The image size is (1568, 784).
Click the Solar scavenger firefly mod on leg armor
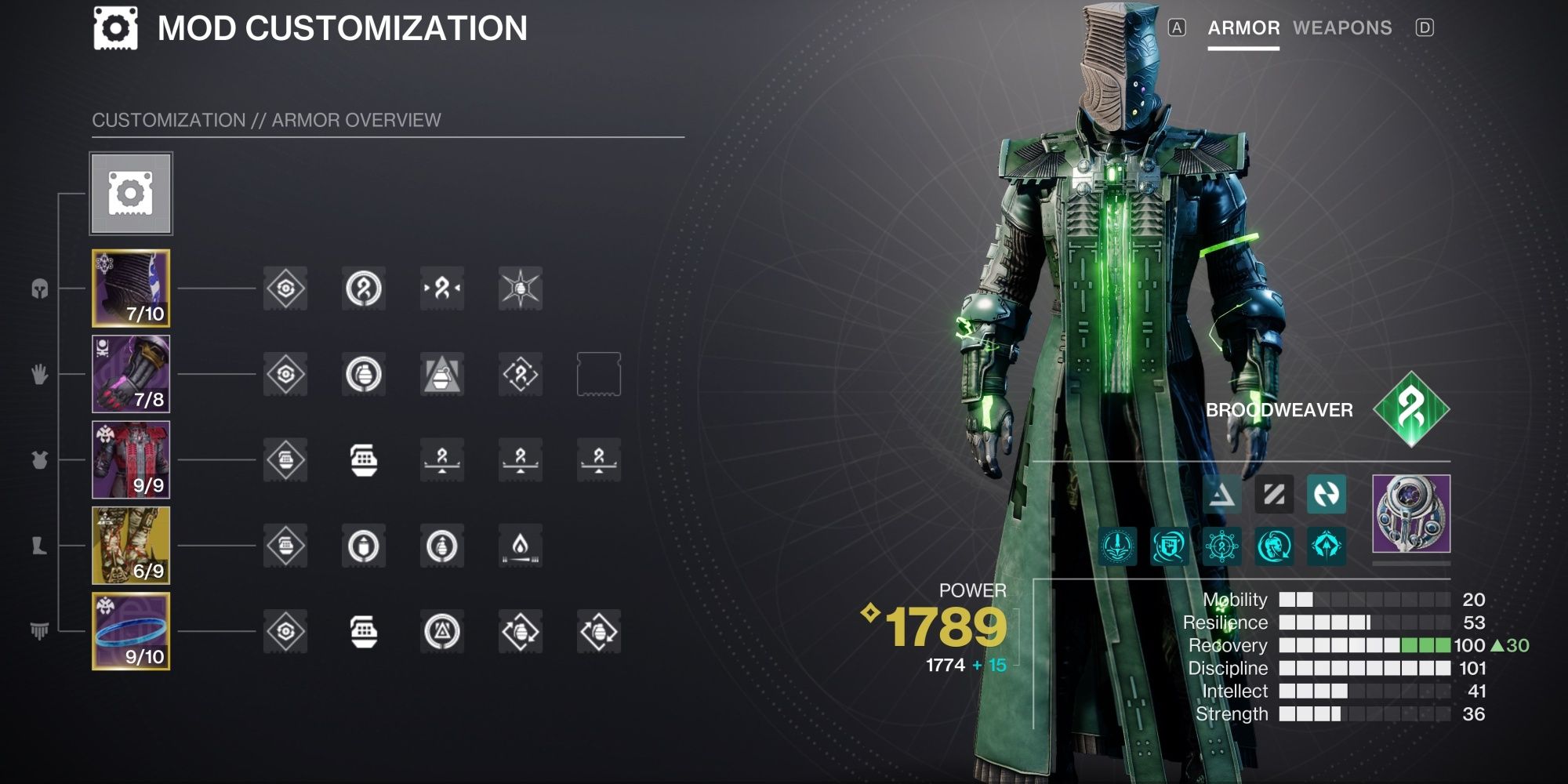coord(521,547)
